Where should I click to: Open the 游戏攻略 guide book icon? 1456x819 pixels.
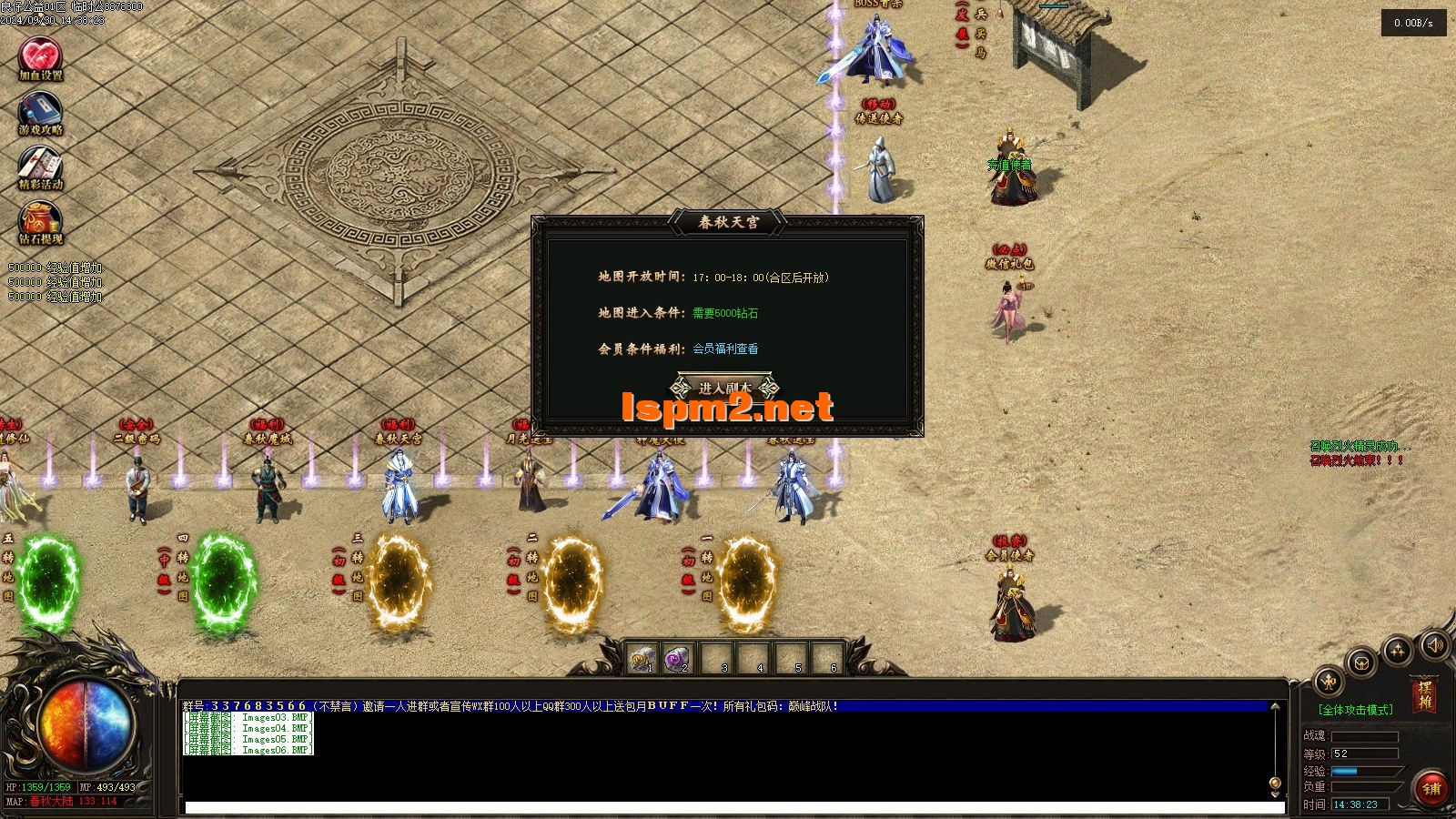(40, 111)
